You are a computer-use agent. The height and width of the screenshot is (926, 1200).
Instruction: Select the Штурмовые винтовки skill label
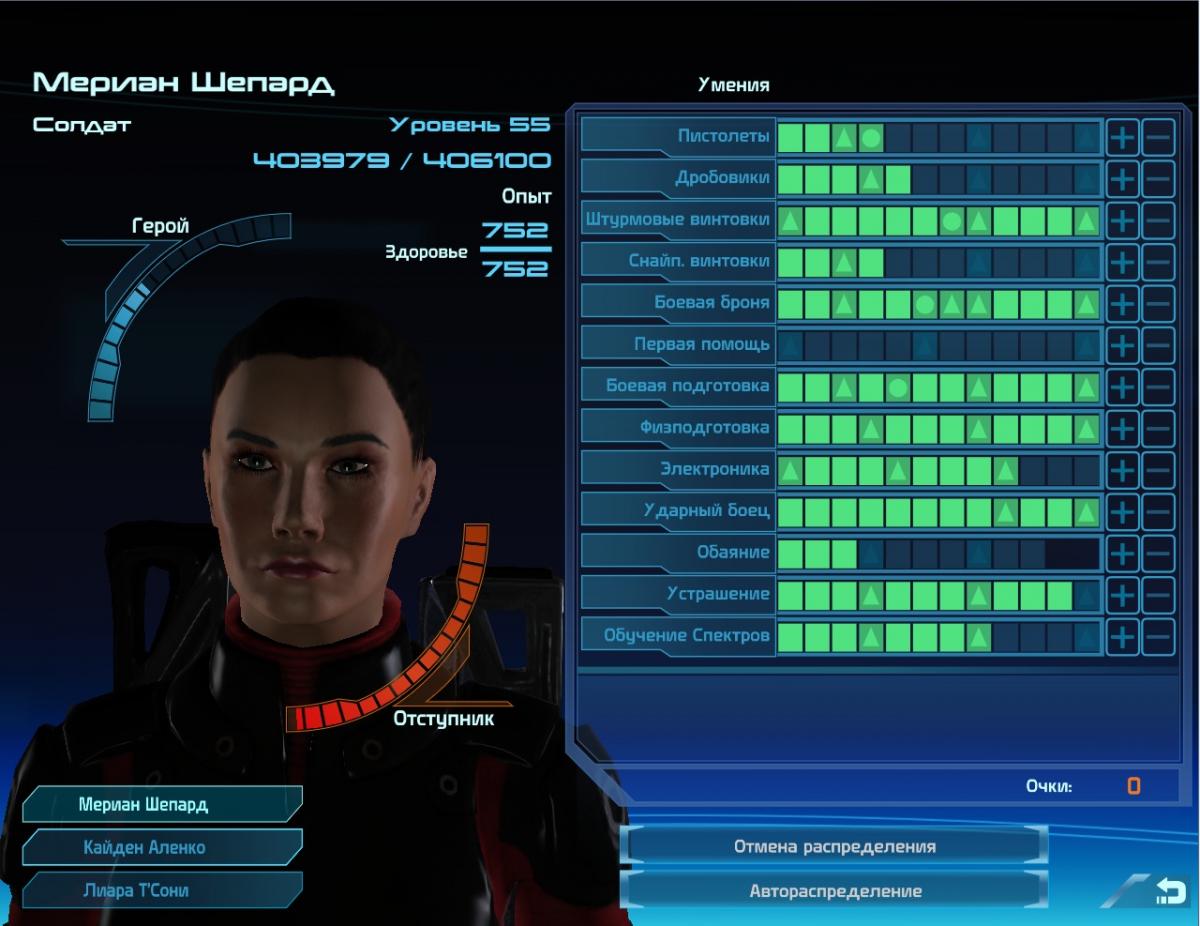pos(678,220)
